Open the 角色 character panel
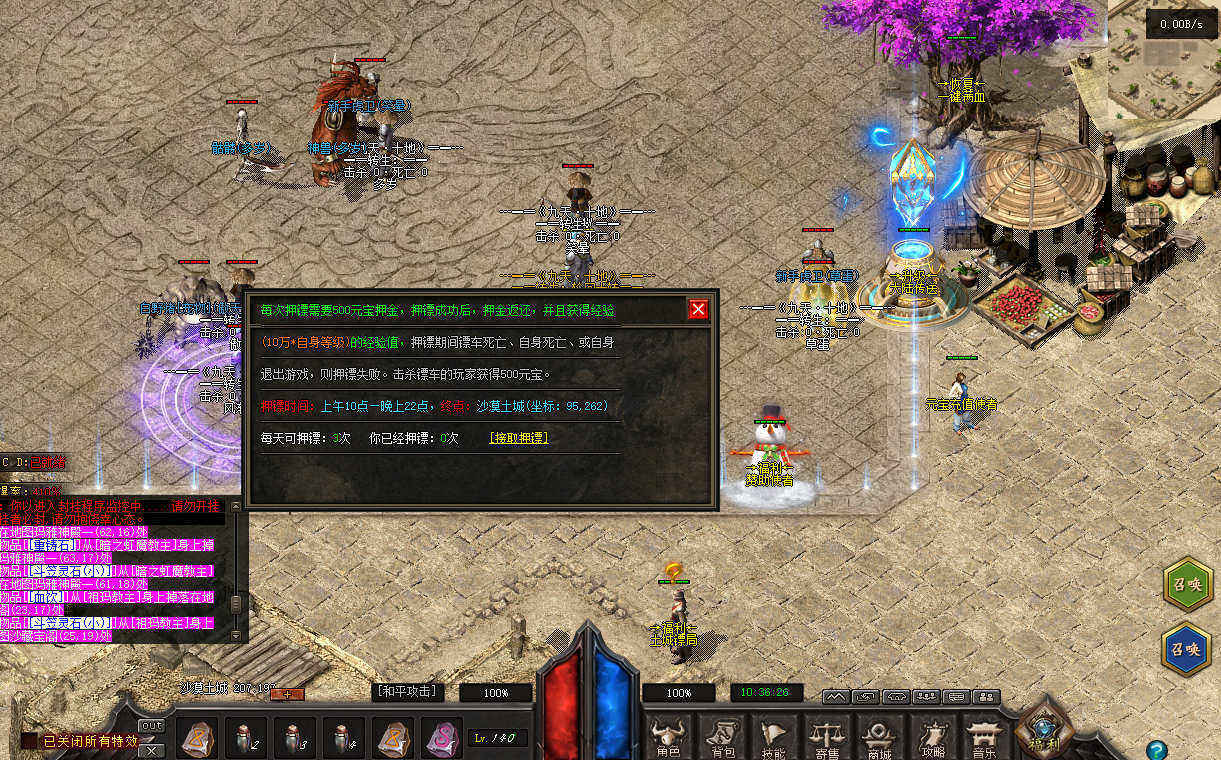This screenshot has height=760, width=1221. (x=667, y=738)
